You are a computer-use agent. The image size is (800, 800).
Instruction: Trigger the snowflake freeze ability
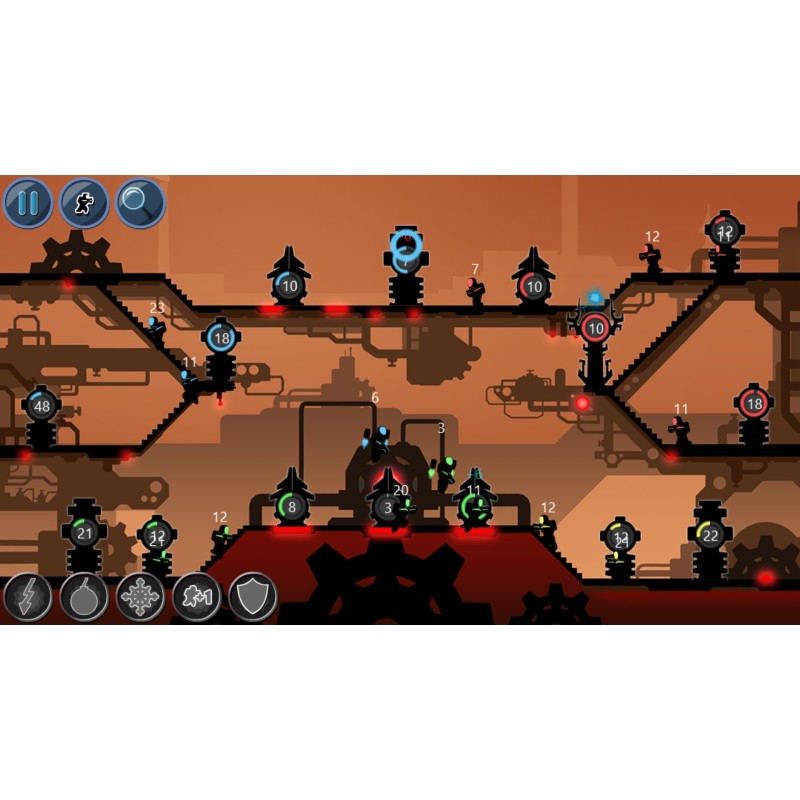[140, 597]
